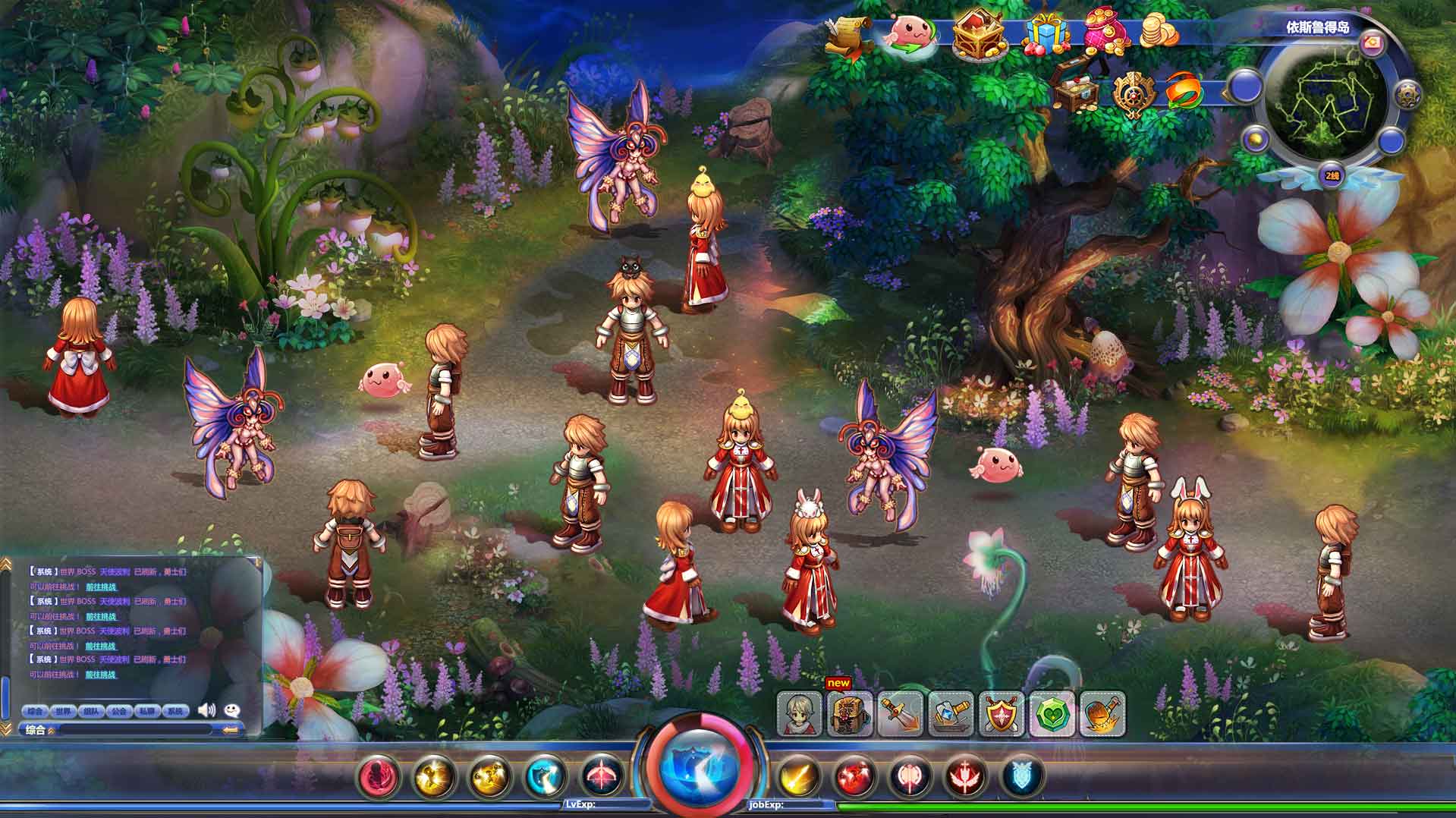
Task: Switch to the 公会 chat tab
Action: coord(118,711)
